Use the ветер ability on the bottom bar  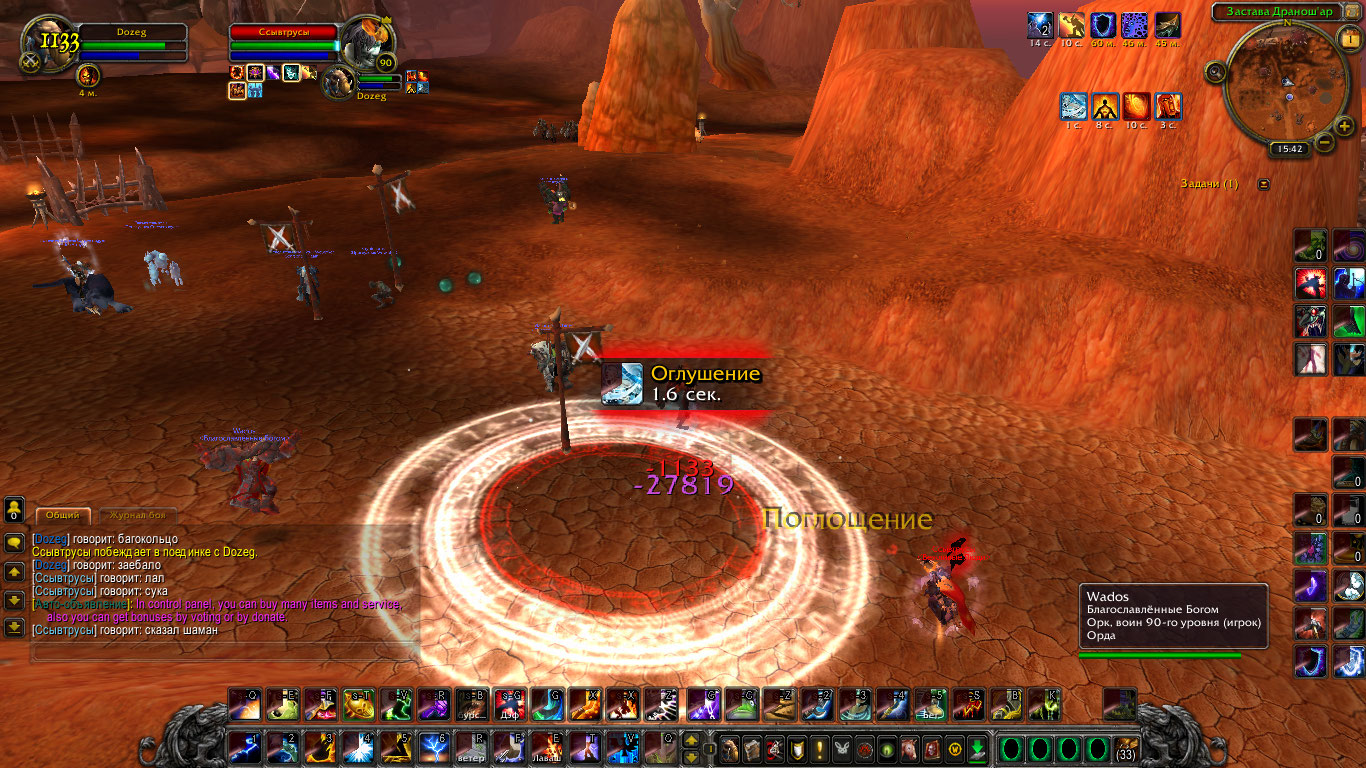pyautogui.click(x=472, y=748)
